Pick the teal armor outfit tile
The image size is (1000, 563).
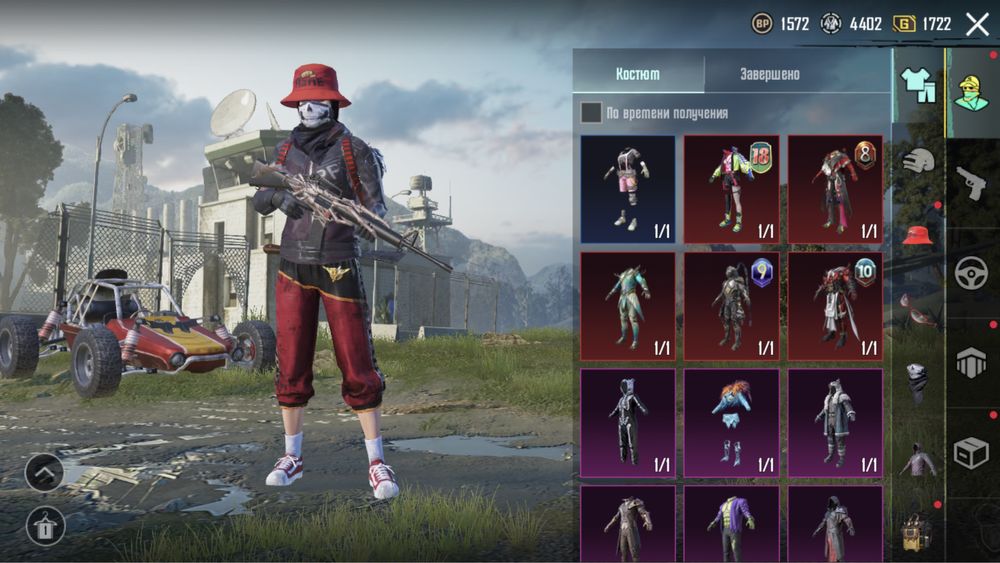628,306
